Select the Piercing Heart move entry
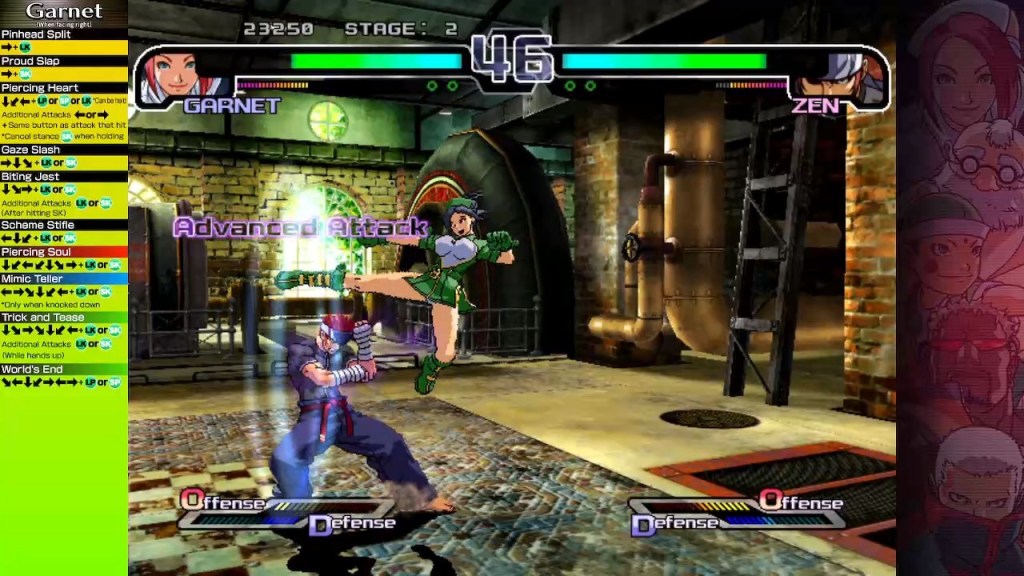The height and width of the screenshot is (576, 1024). pos(40,88)
